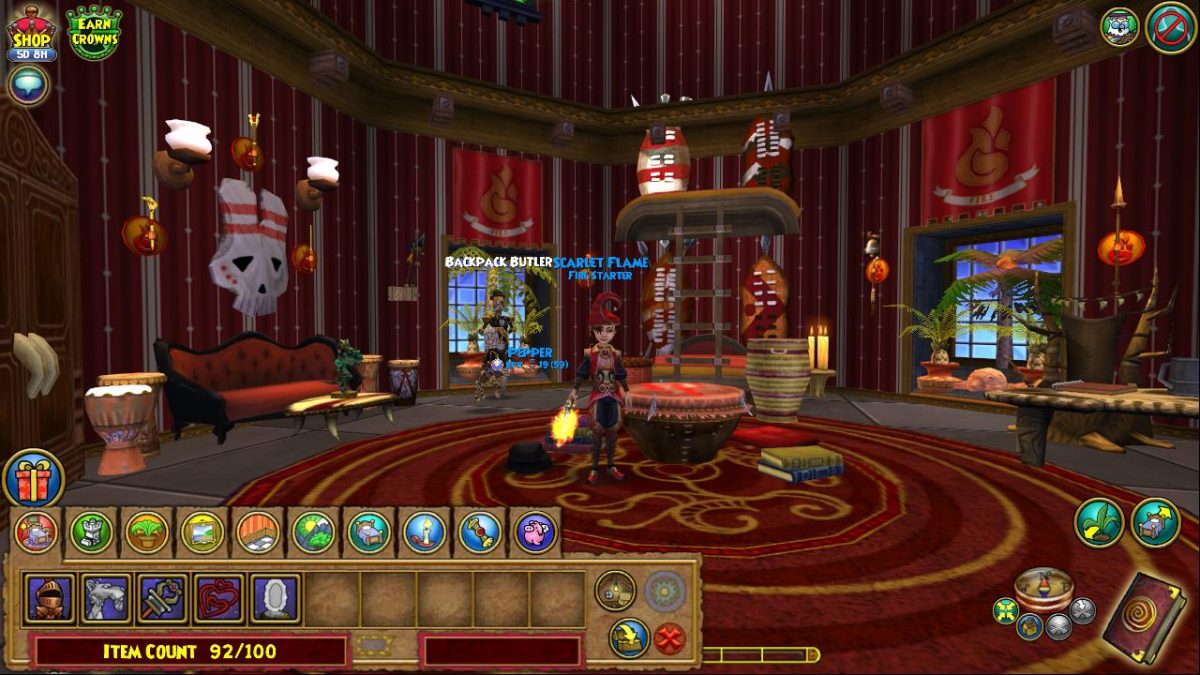Click the blue house icon by compass
The image size is (1200, 675).
click(1029, 627)
